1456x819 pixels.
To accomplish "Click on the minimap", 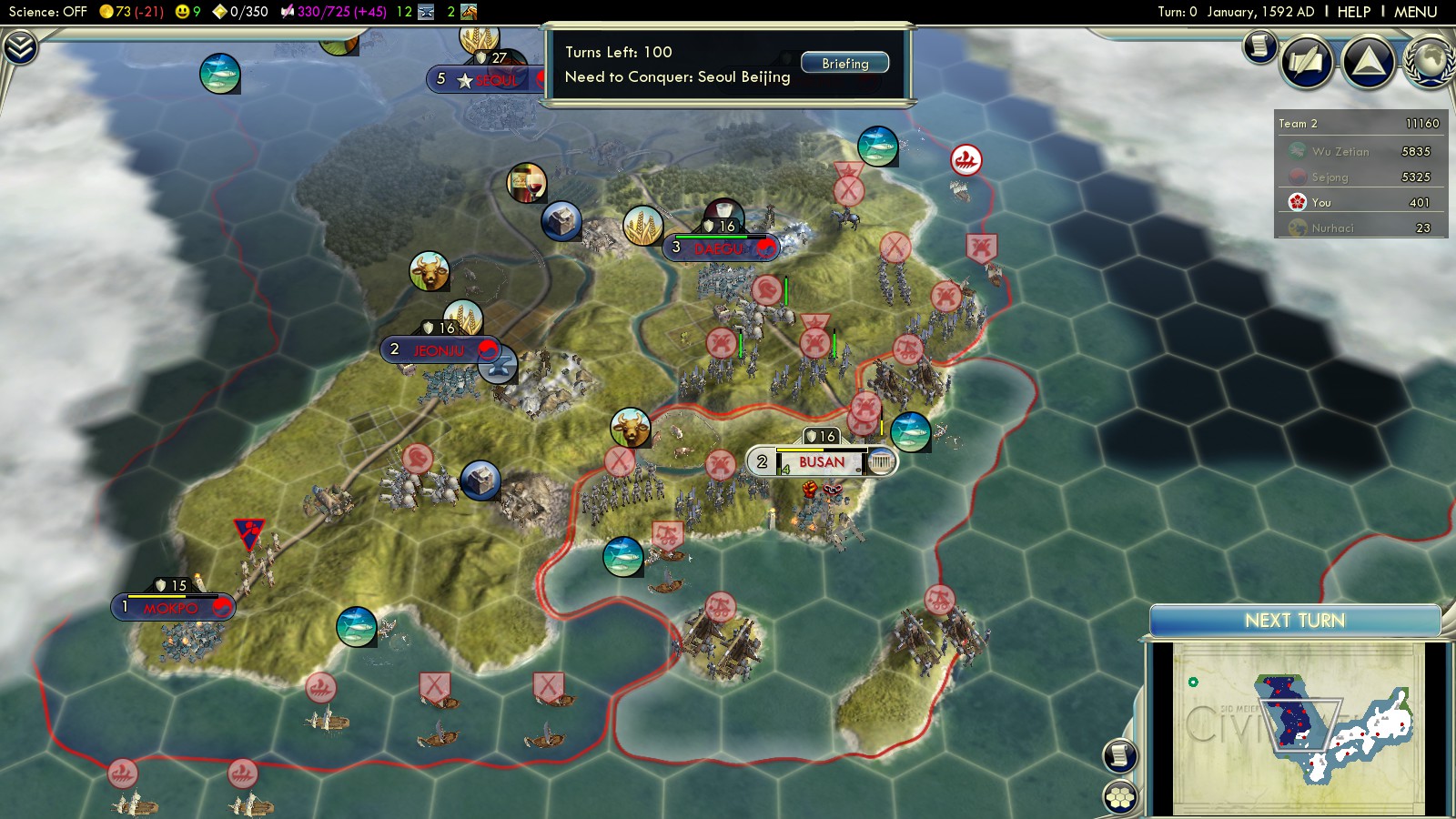I will coord(1297,726).
